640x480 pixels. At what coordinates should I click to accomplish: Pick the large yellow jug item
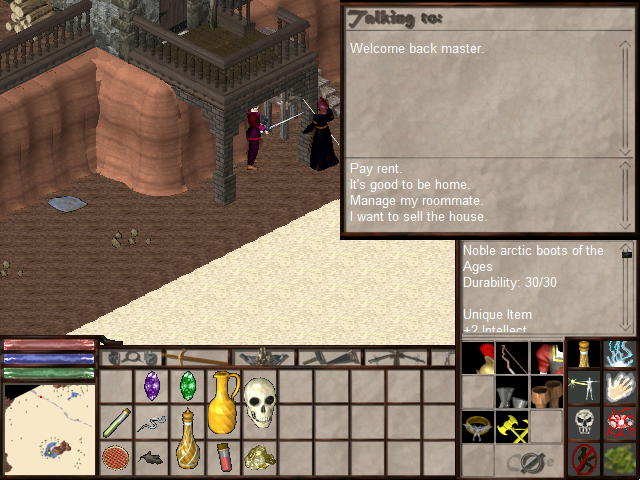[223, 401]
